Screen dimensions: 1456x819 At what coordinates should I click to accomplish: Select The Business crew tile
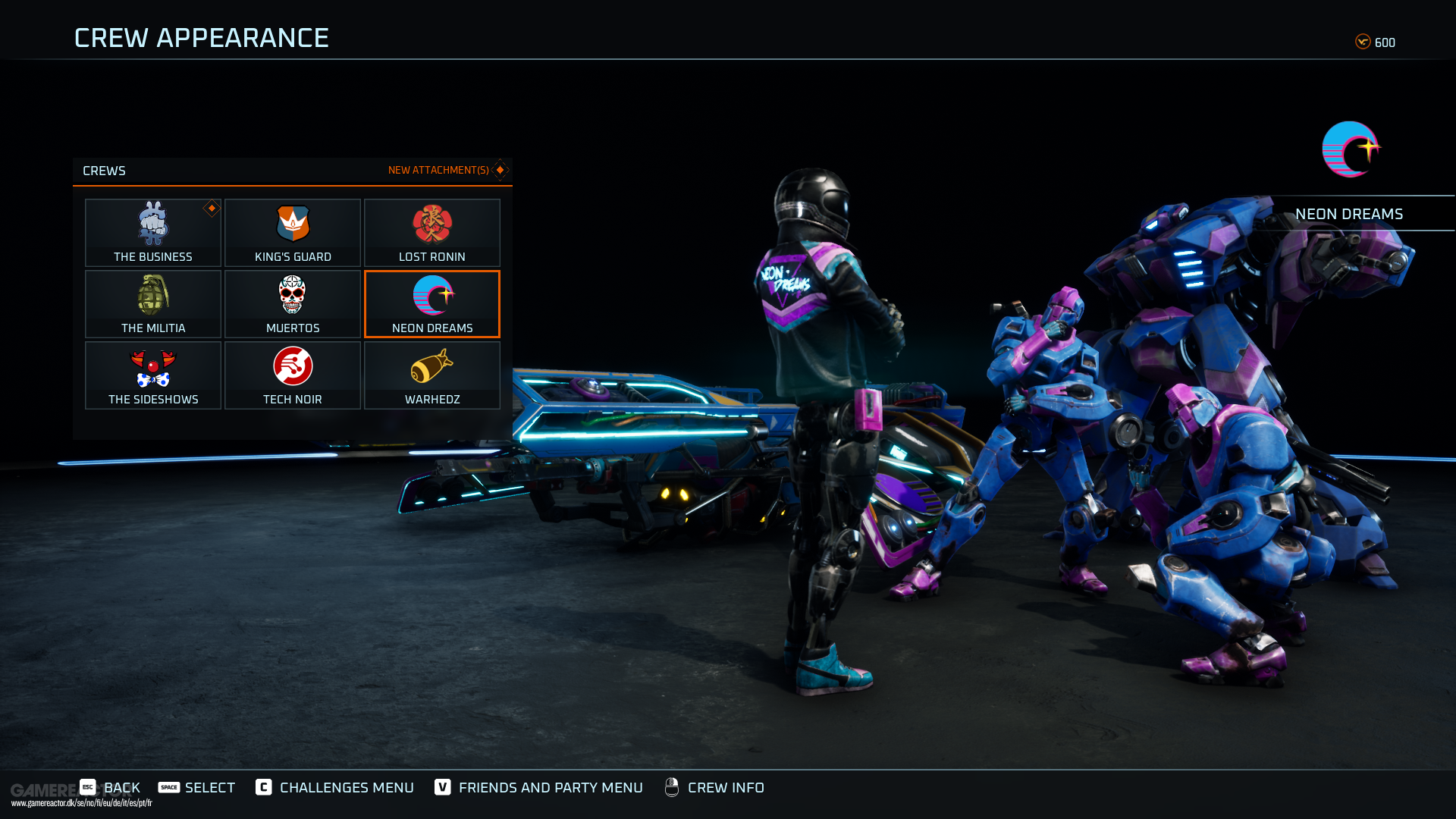(x=153, y=232)
